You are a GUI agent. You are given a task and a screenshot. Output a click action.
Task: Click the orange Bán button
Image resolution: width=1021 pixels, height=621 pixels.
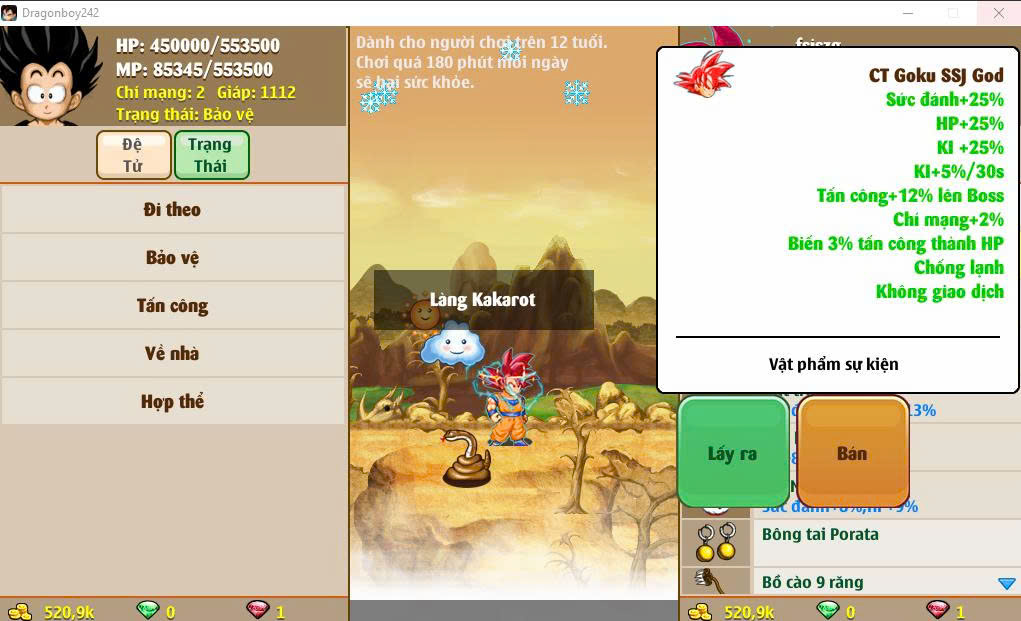tap(852, 453)
